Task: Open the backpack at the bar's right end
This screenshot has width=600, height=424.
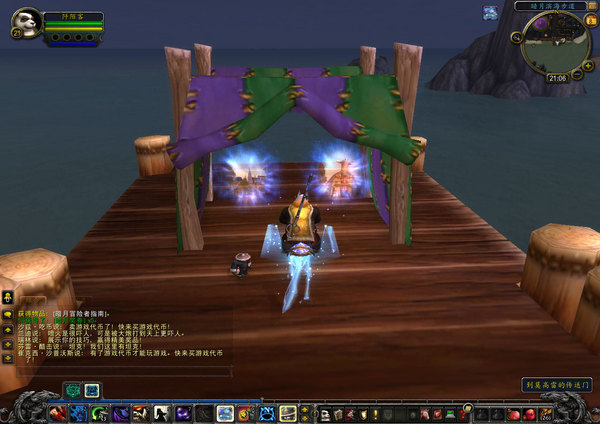Action: (x=547, y=413)
